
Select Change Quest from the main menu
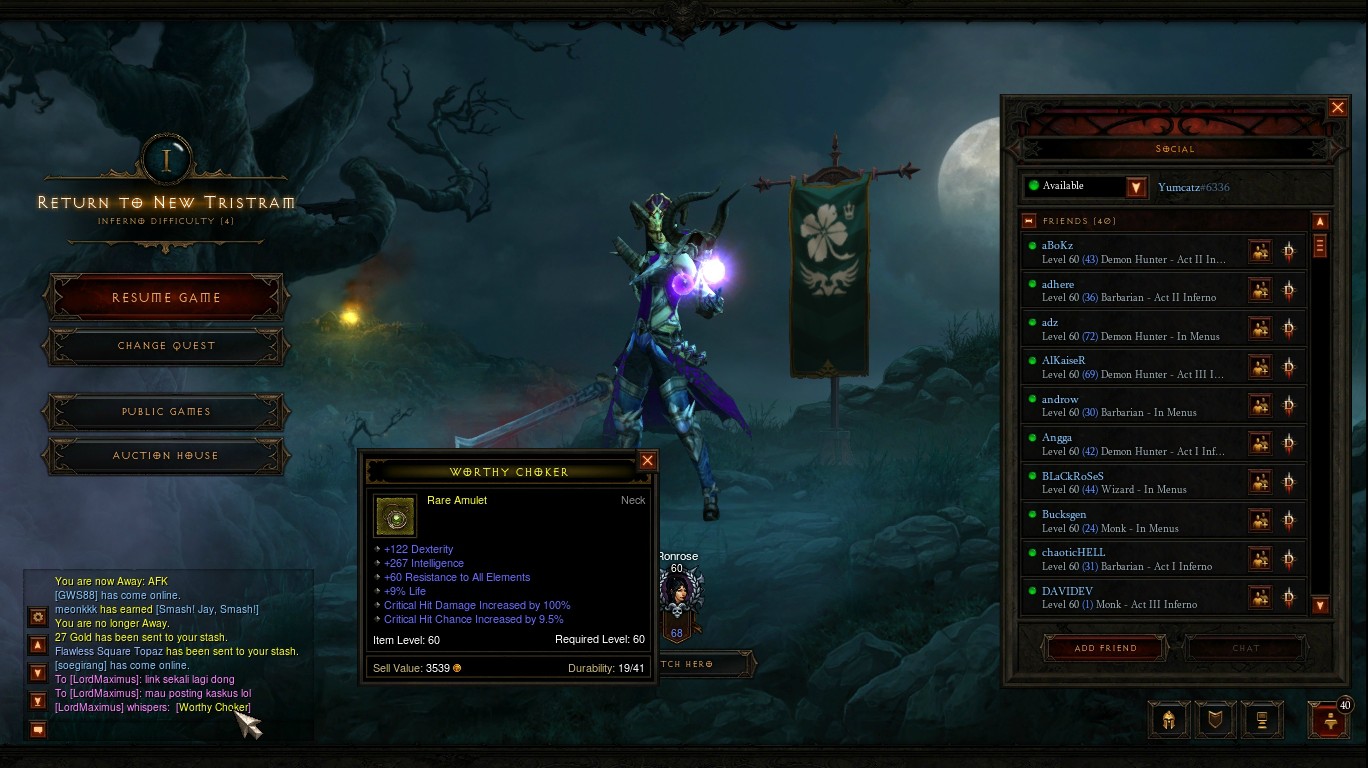pos(165,346)
